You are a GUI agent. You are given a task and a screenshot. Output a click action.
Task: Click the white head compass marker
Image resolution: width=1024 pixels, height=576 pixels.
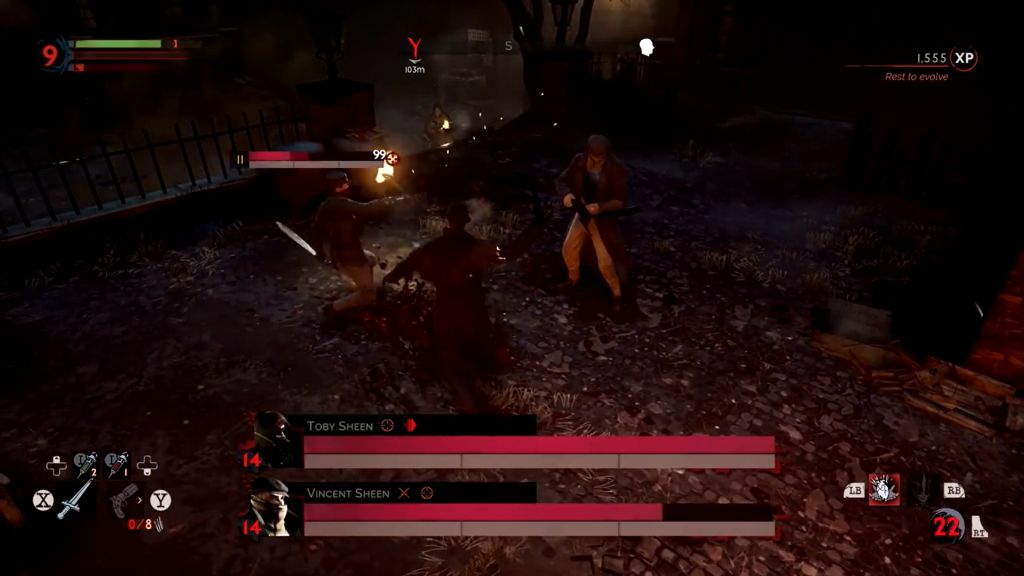point(647,46)
